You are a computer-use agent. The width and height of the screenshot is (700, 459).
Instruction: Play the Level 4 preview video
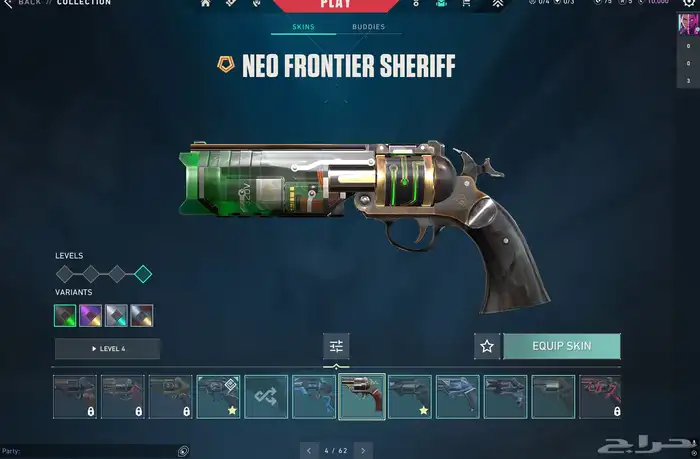[108, 348]
